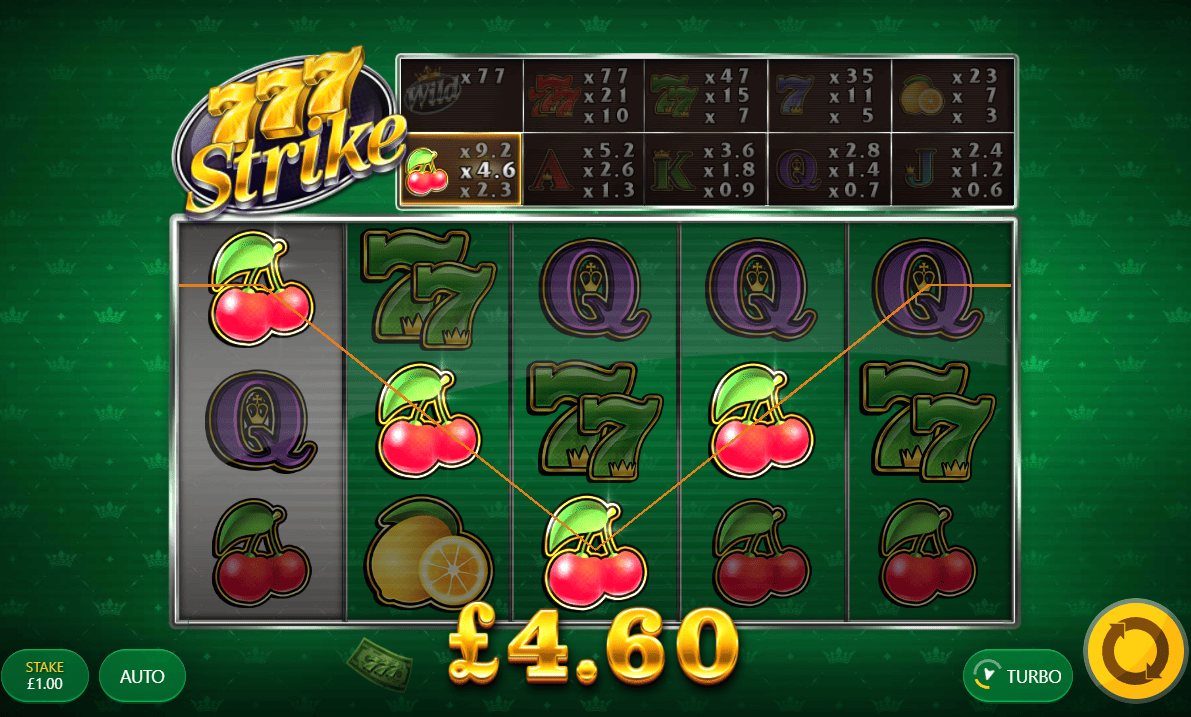Spin the reels with the gold button
The width and height of the screenshot is (1191, 717).
(1135, 651)
